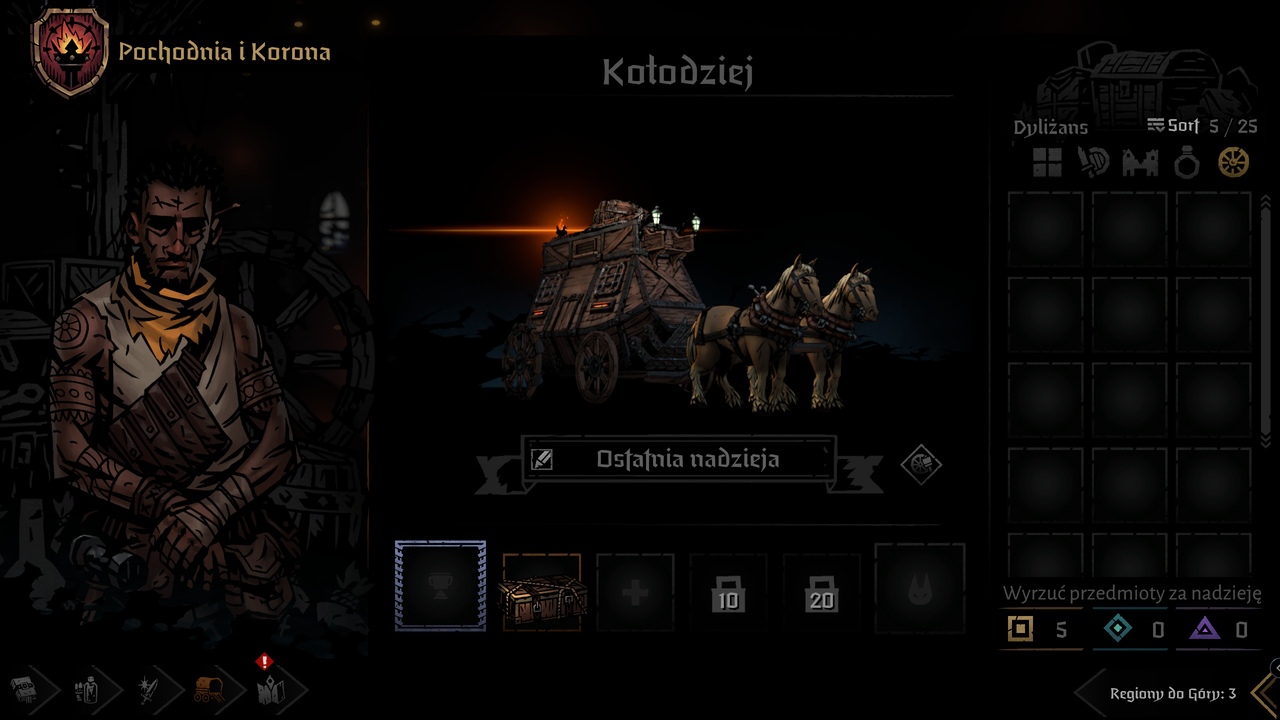Expand Regiony do Góry with the bottom-right chevron
The width and height of the screenshot is (1280, 720).
(1262, 692)
